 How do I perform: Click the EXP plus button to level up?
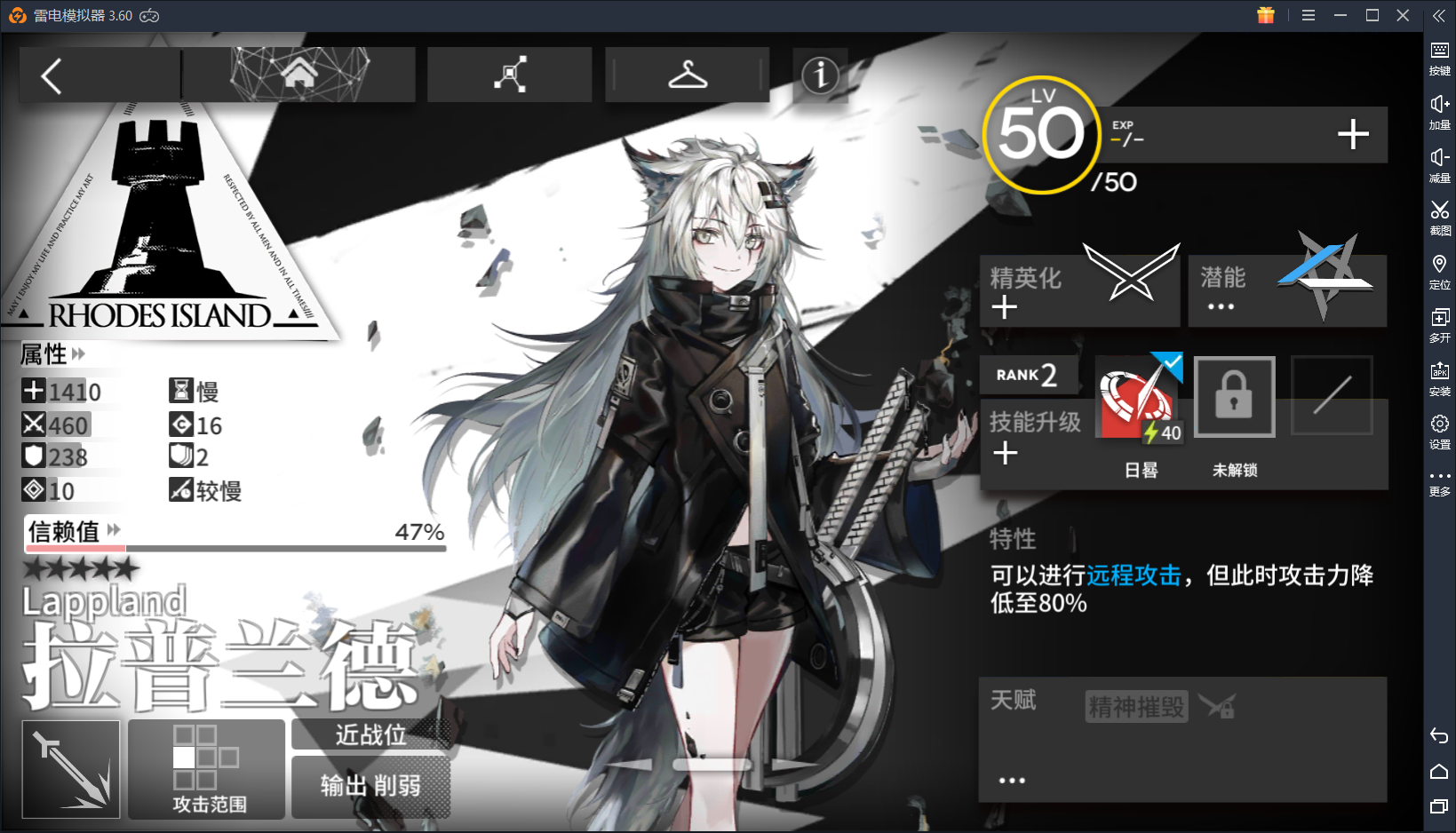[x=1352, y=134]
